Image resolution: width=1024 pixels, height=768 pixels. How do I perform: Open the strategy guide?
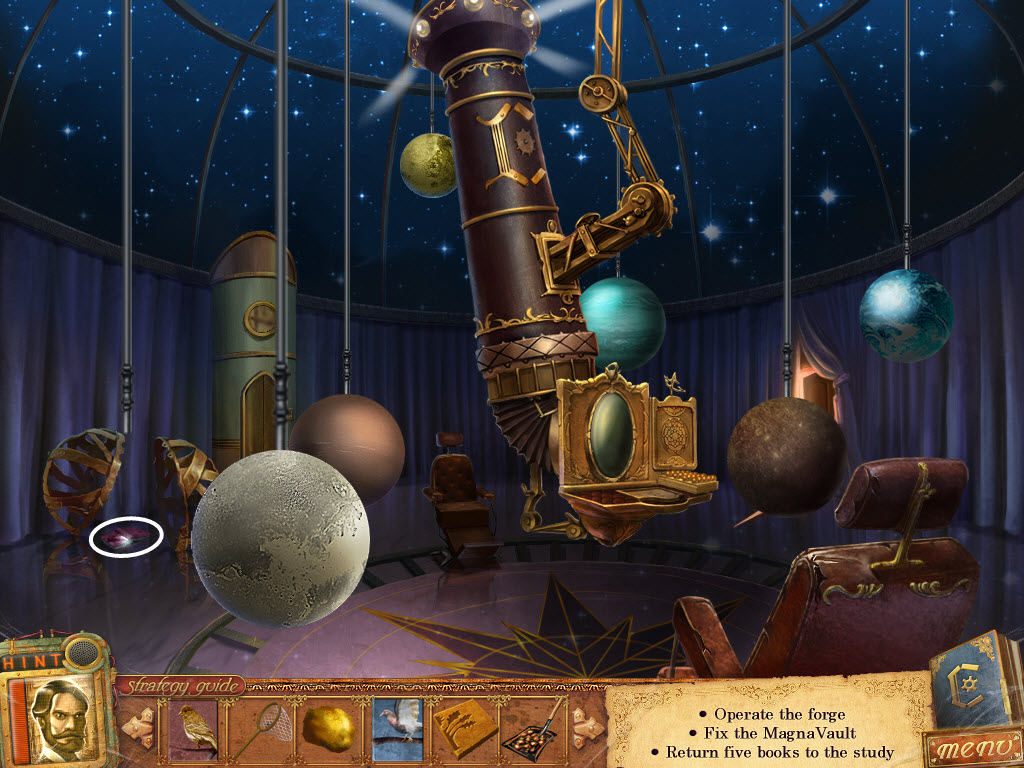182,686
